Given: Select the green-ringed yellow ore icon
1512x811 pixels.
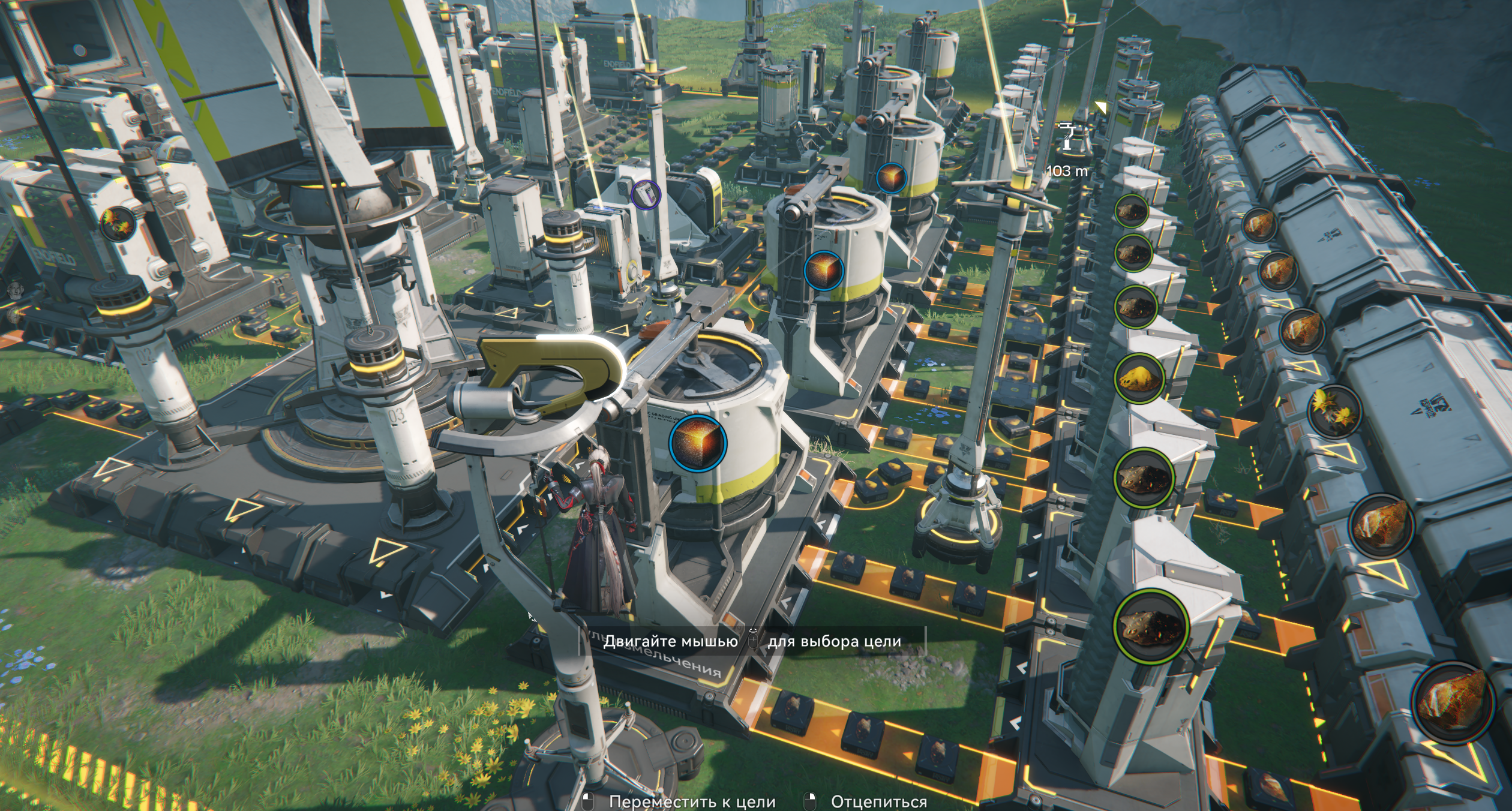Looking at the screenshot, I should coord(1138,378).
